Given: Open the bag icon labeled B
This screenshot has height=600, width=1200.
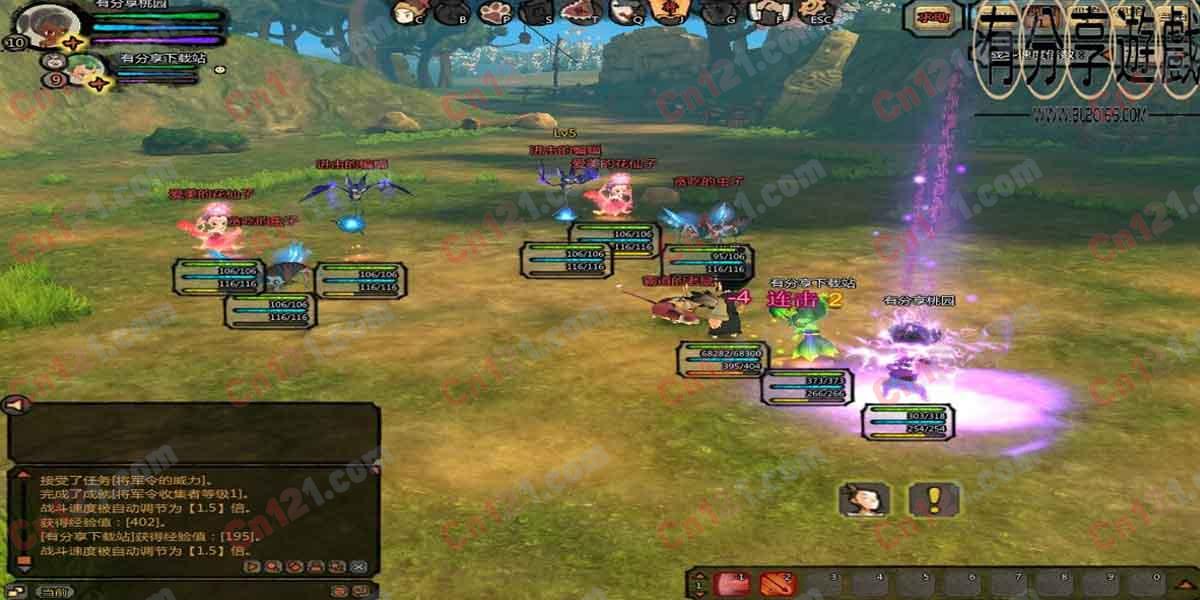Looking at the screenshot, I should point(450,13).
